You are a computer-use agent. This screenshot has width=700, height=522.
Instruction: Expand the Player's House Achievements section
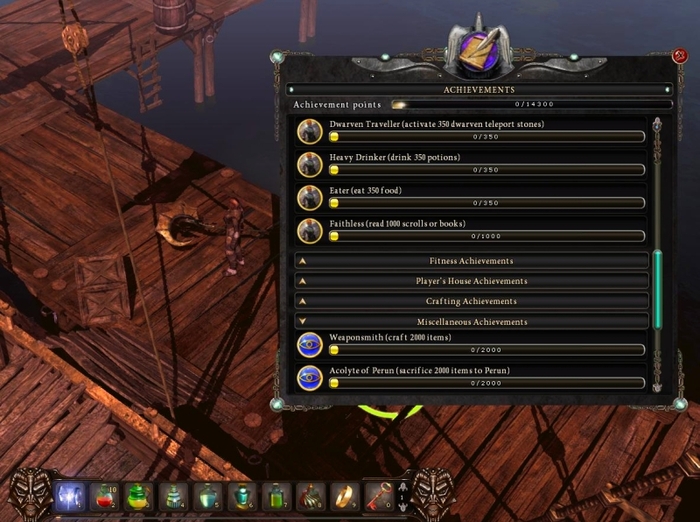pos(472,281)
